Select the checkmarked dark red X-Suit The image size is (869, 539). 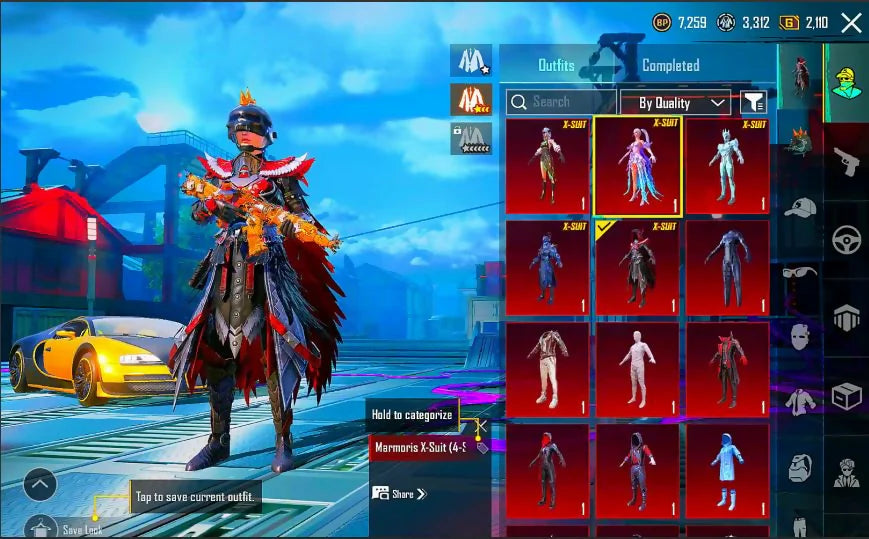point(638,268)
